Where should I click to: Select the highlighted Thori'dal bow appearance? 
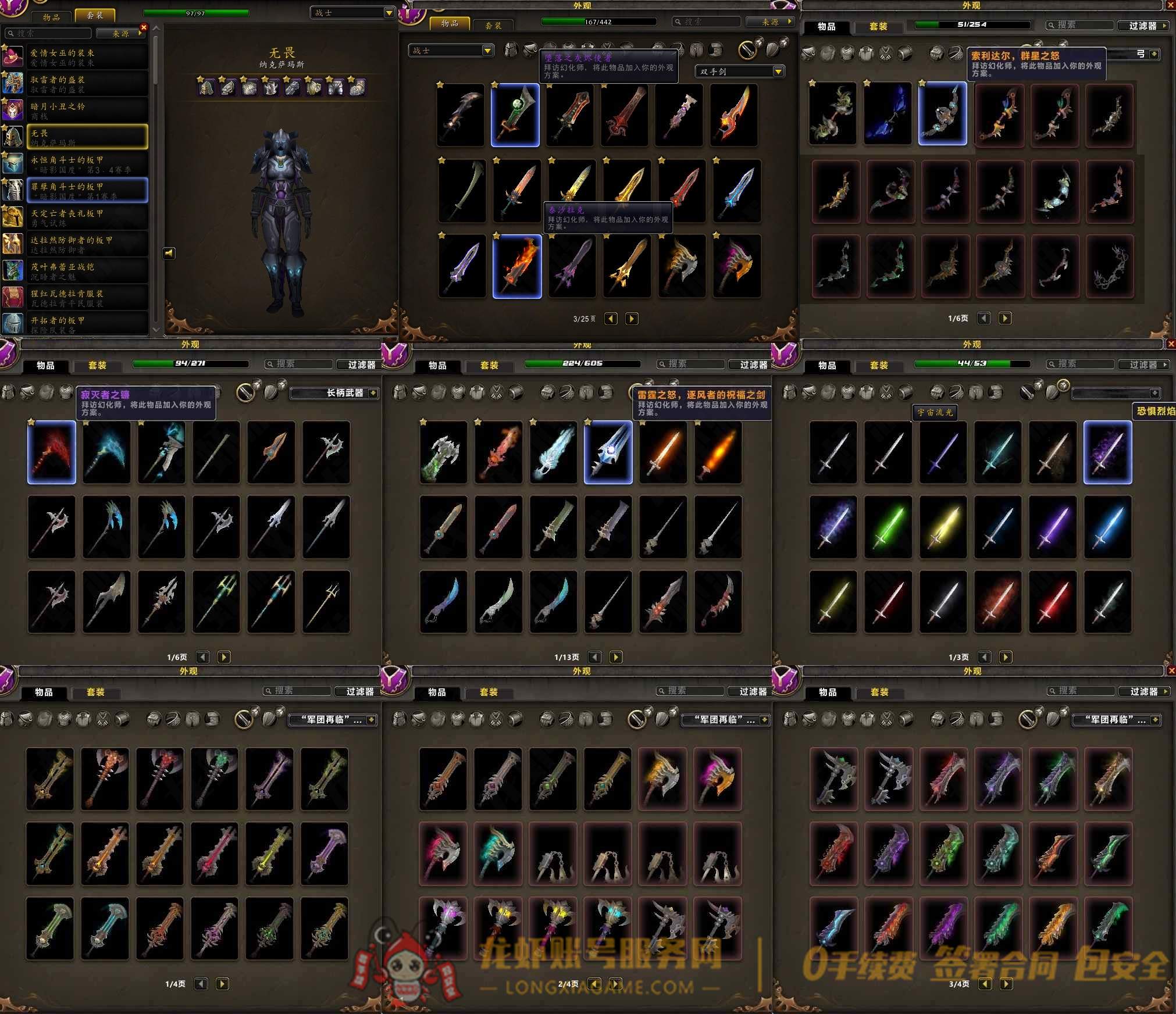[x=942, y=113]
